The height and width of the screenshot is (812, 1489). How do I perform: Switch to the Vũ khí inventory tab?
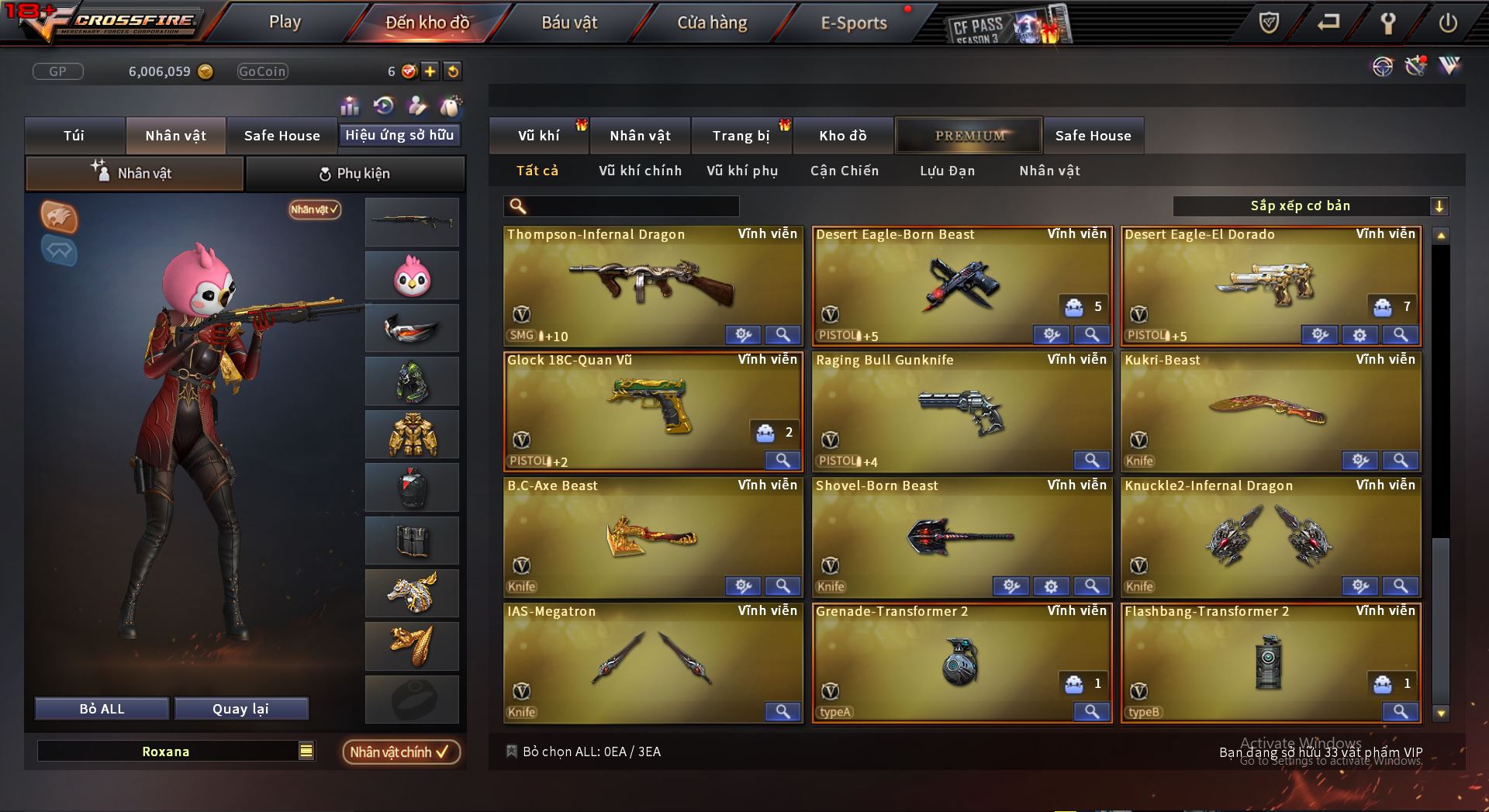click(538, 136)
